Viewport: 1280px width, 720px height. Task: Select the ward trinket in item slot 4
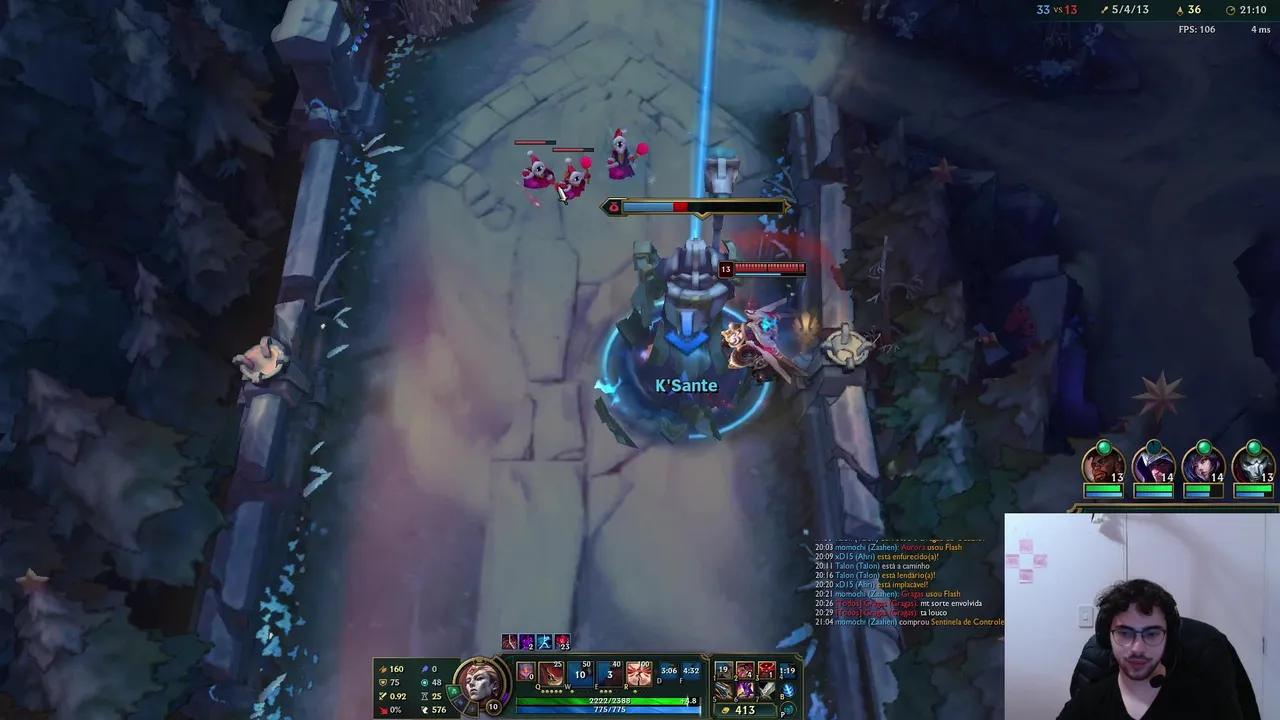[x=790, y=670]
